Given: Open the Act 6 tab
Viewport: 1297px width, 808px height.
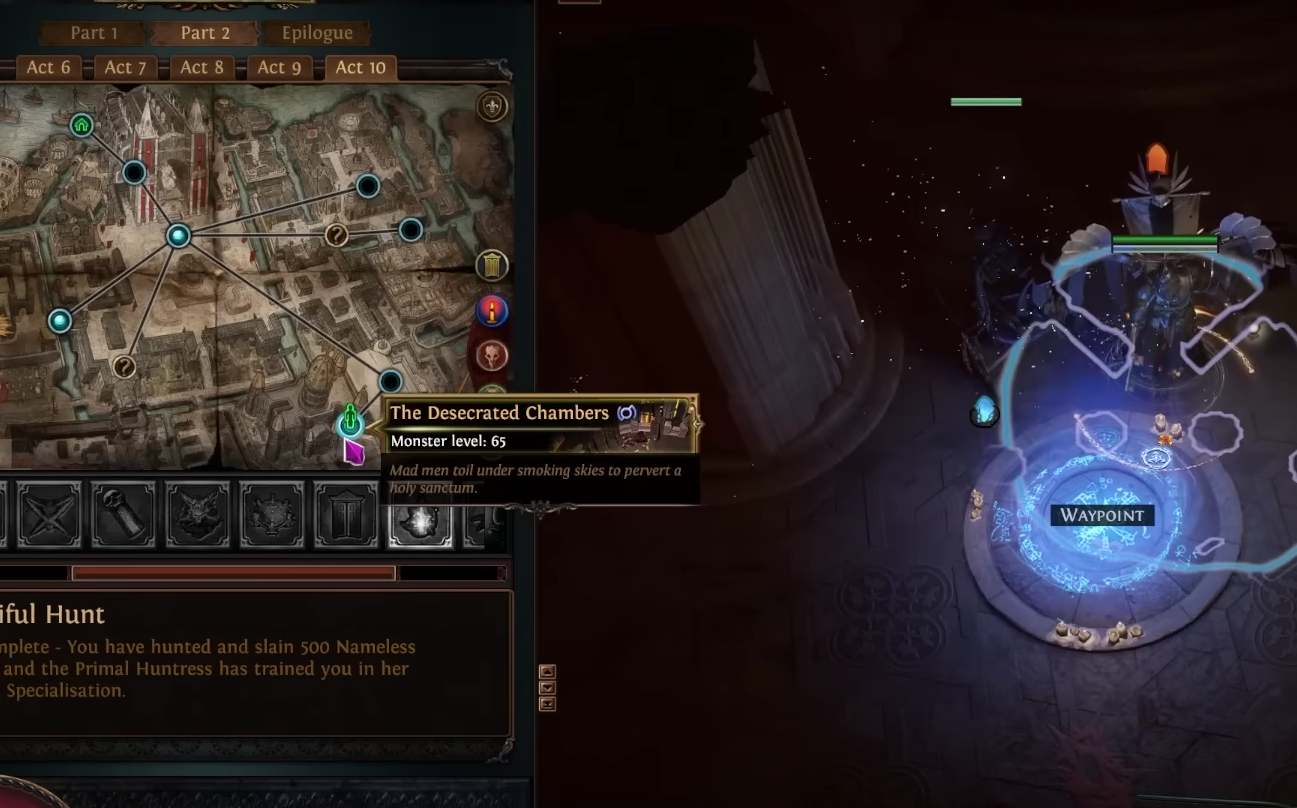Looking at the screenshot, I should [x=47, y=67].
